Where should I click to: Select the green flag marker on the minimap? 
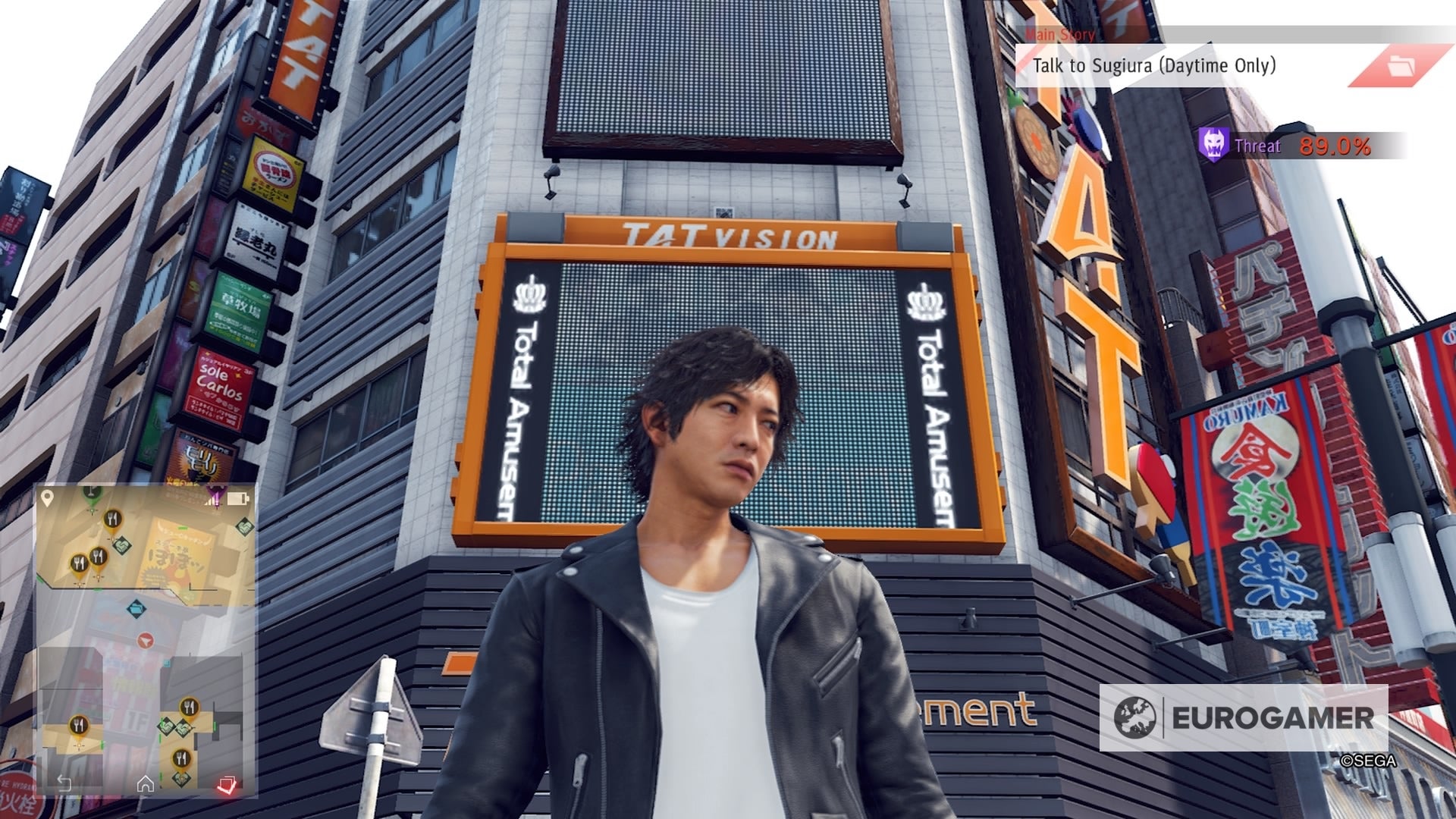[x=92, y=493]
